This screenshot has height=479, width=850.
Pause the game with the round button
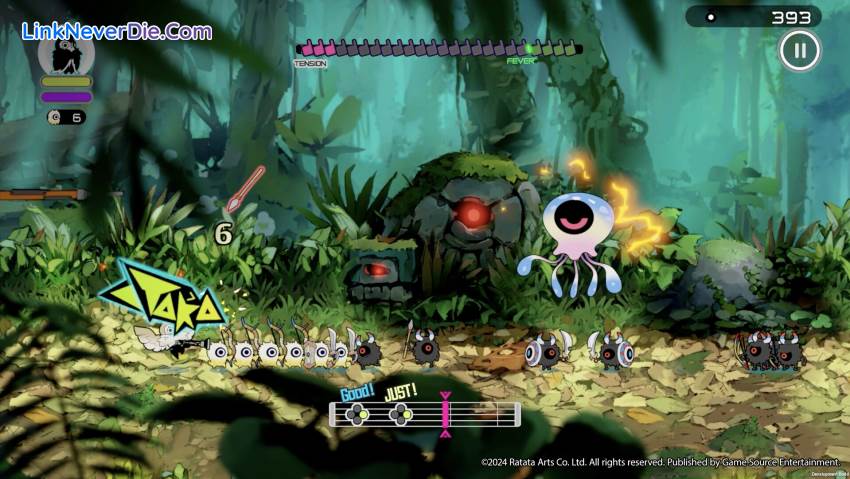799,51
